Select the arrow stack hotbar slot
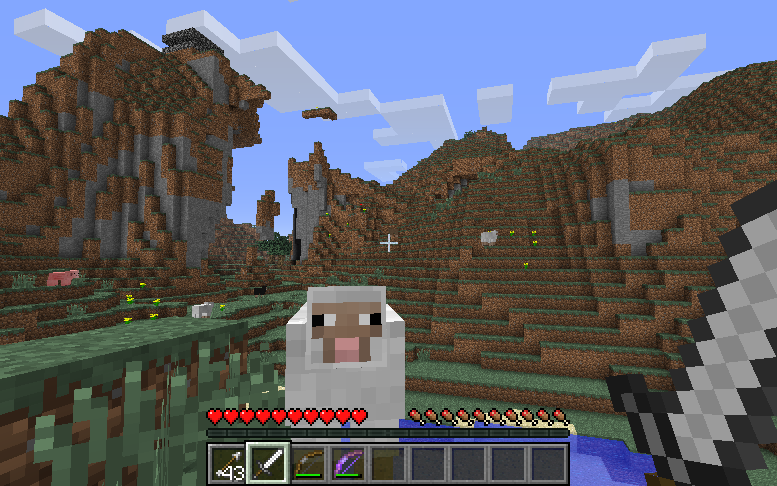This screenshot has height=486, width=777. pyautogui.click(x=228, y=464)
